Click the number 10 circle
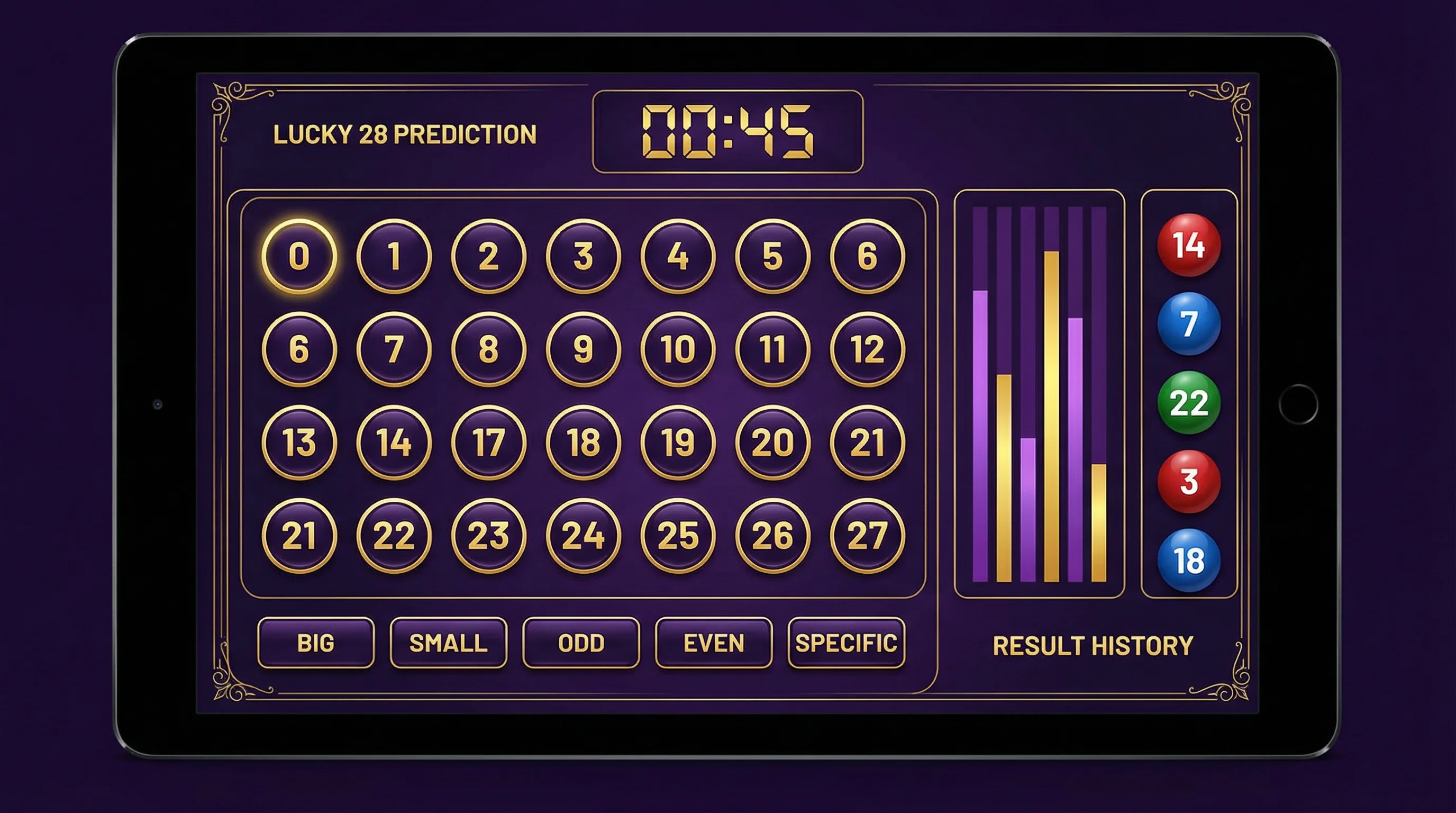Image resolution: width=1456 pixels, height=813 pixels. click(x=678, y=349)
